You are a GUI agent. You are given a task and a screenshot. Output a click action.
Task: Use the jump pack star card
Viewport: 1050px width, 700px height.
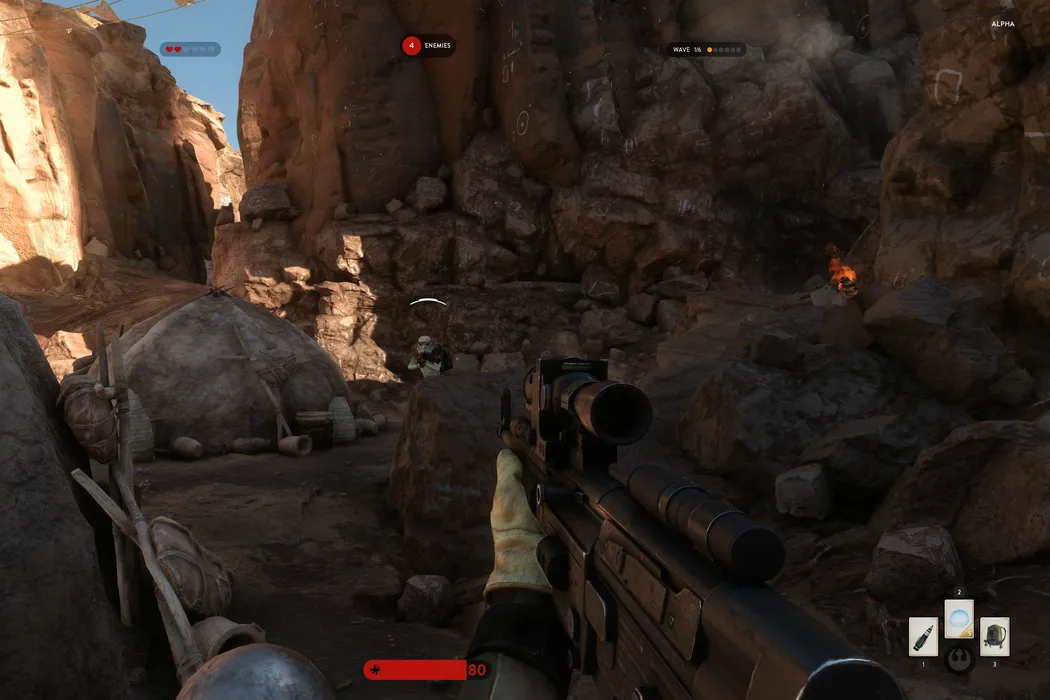pyautogui.click(x=994, y=636)
